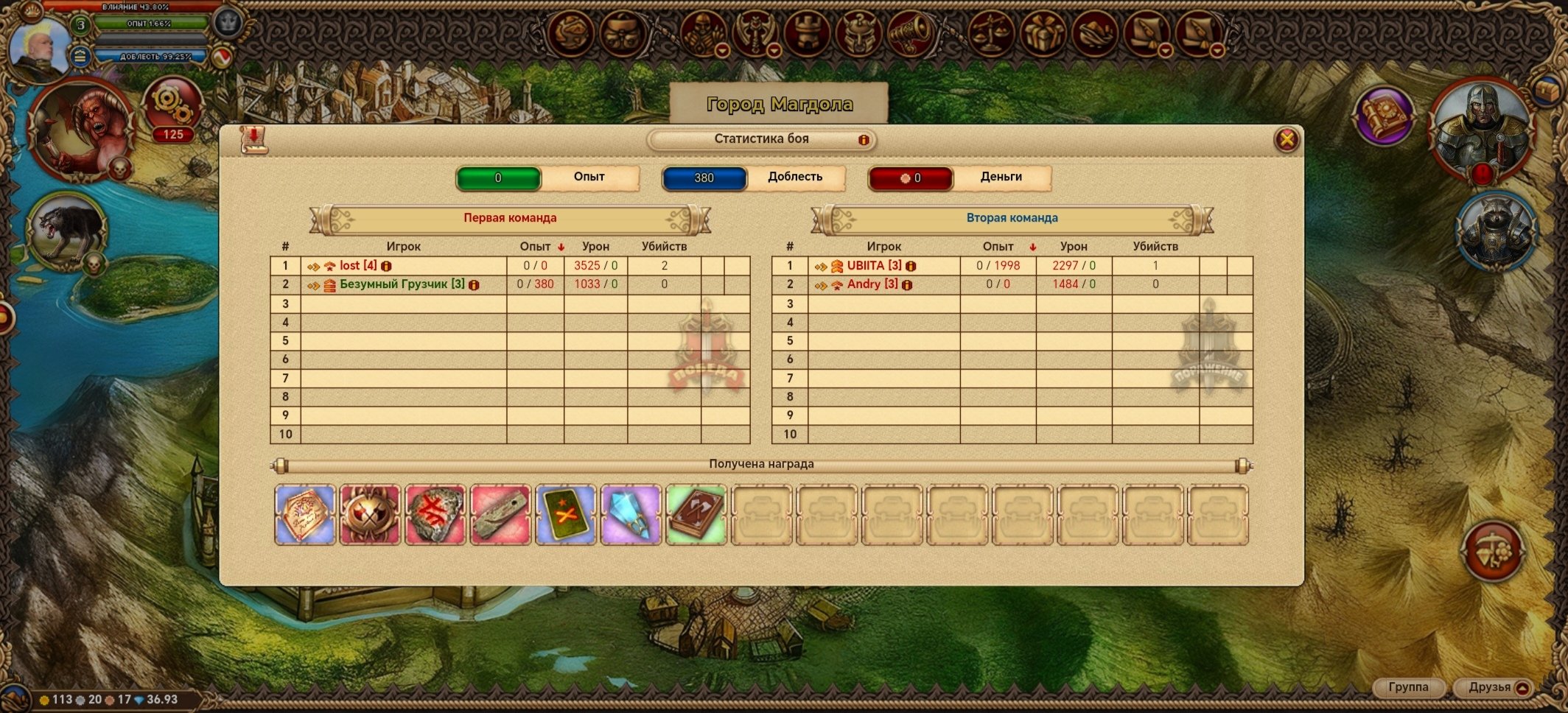The width and height of the screenshot is (1568, 713).
Task: Open the horned helmet help icon
Action: tap(858, 33)
